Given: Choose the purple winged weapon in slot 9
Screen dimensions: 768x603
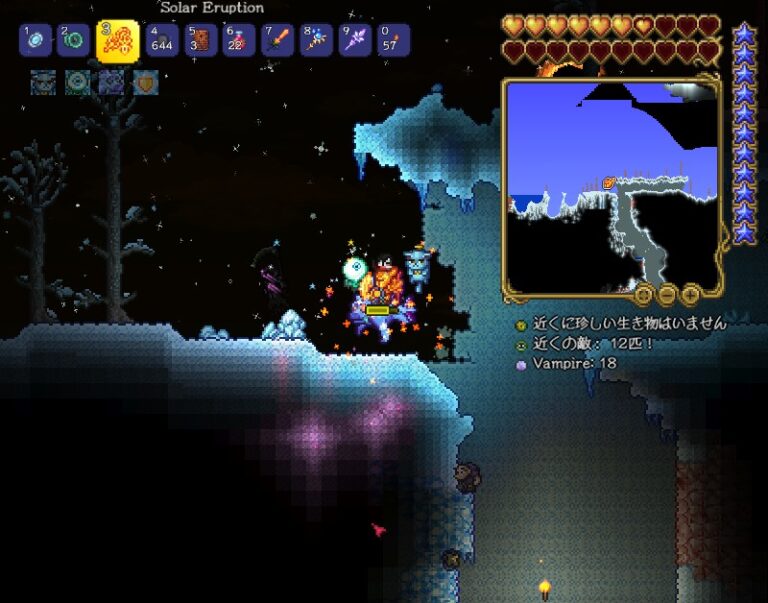Looking at the screenshot, I should click(x=354, y=41).
